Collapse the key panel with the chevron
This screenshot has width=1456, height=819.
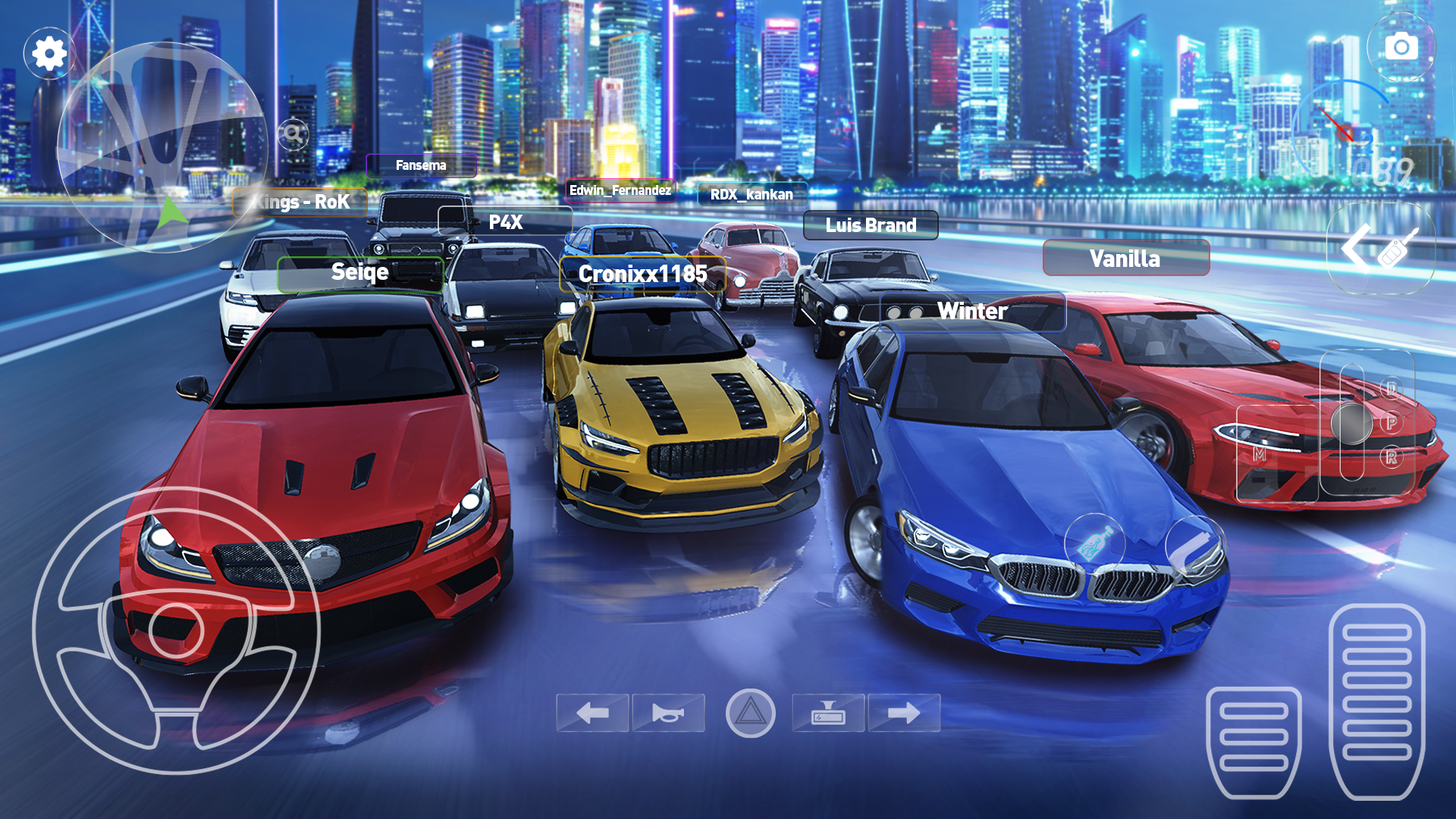tap(1357, 248)
